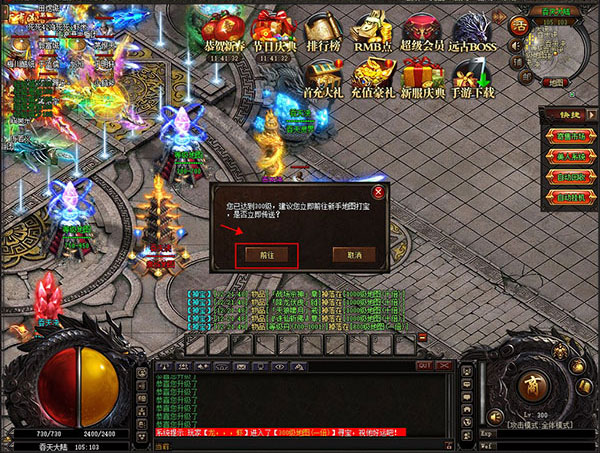
Task: Open the 寄售市场 shortcut
Action: [x=570, y=138]
